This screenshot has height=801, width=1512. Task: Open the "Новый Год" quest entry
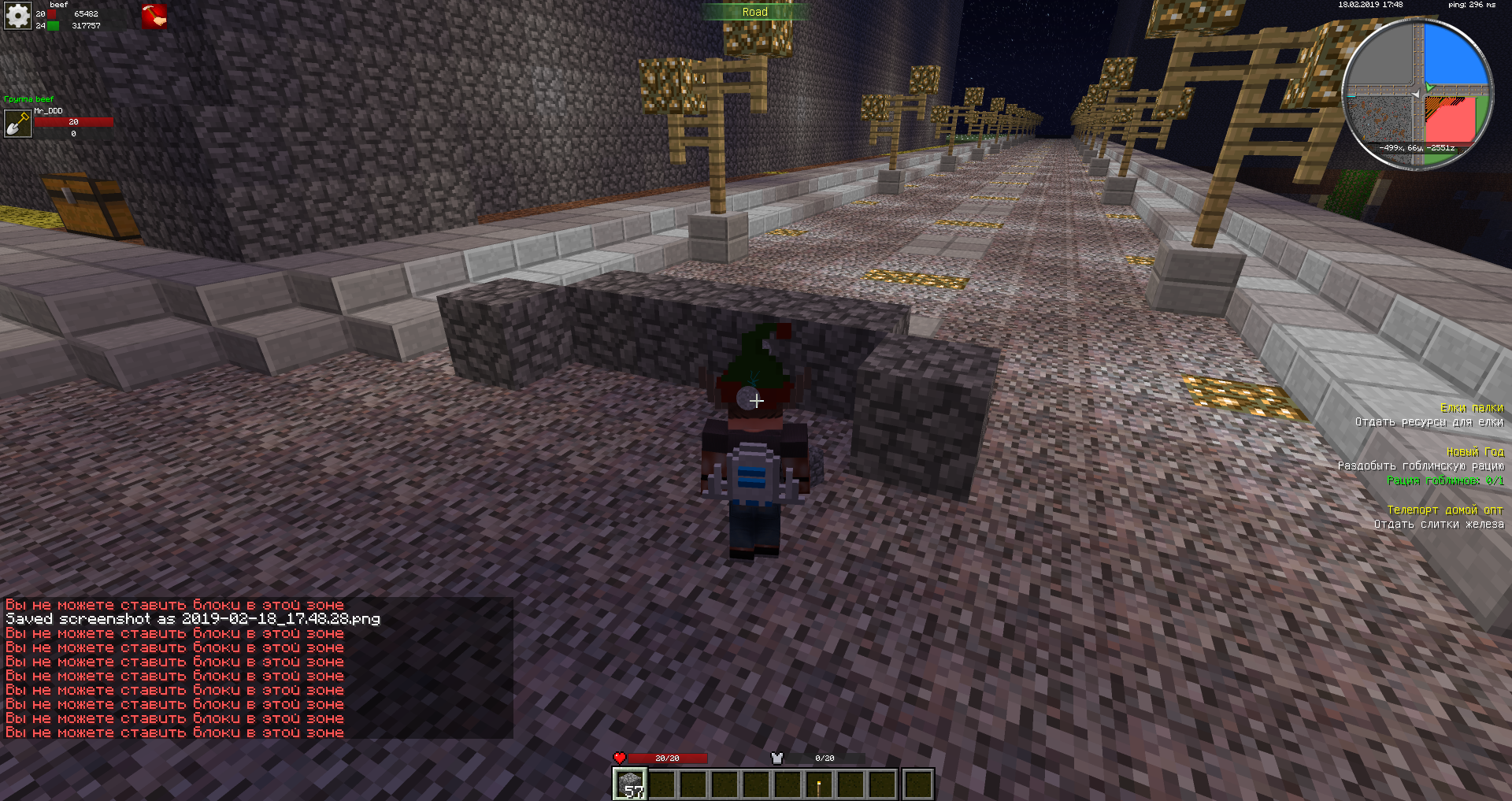tap(1474, 452)
